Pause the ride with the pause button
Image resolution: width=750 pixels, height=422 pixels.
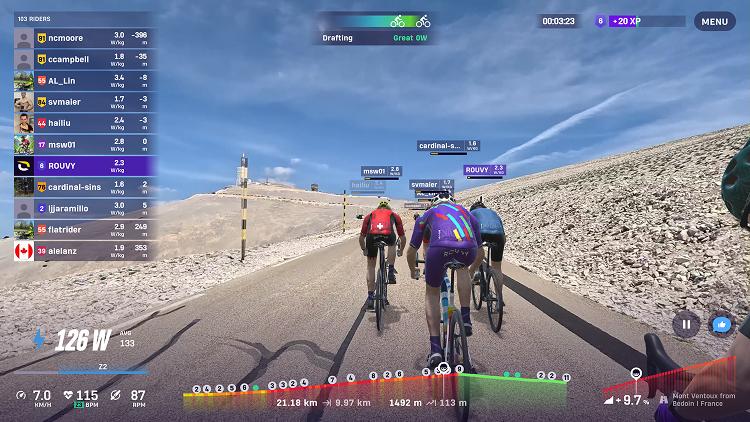[x=686, y=324]
